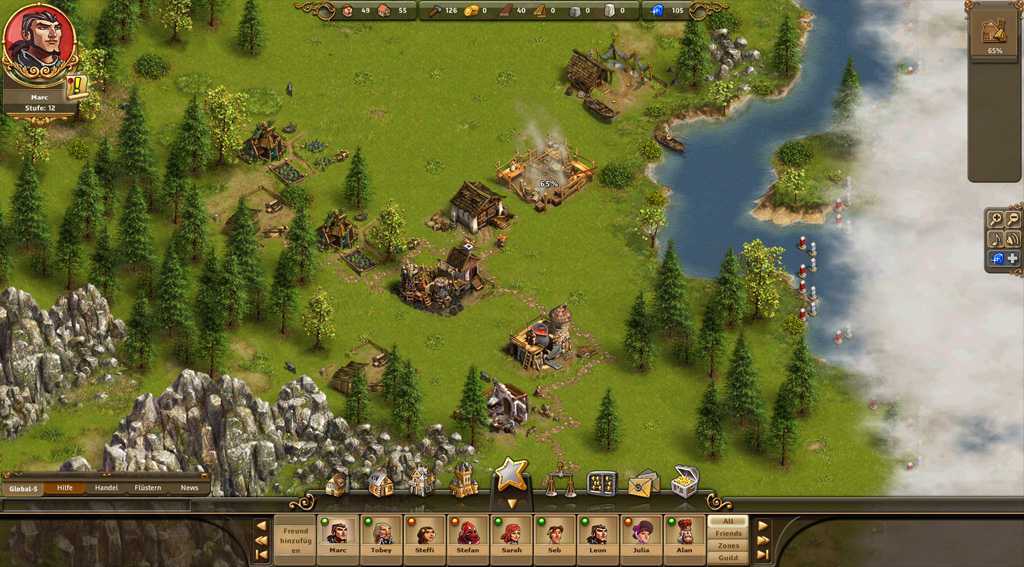1024x567 pixels.
Task: Switch to the Hilfe chat tab
Action: click(65, 488)
